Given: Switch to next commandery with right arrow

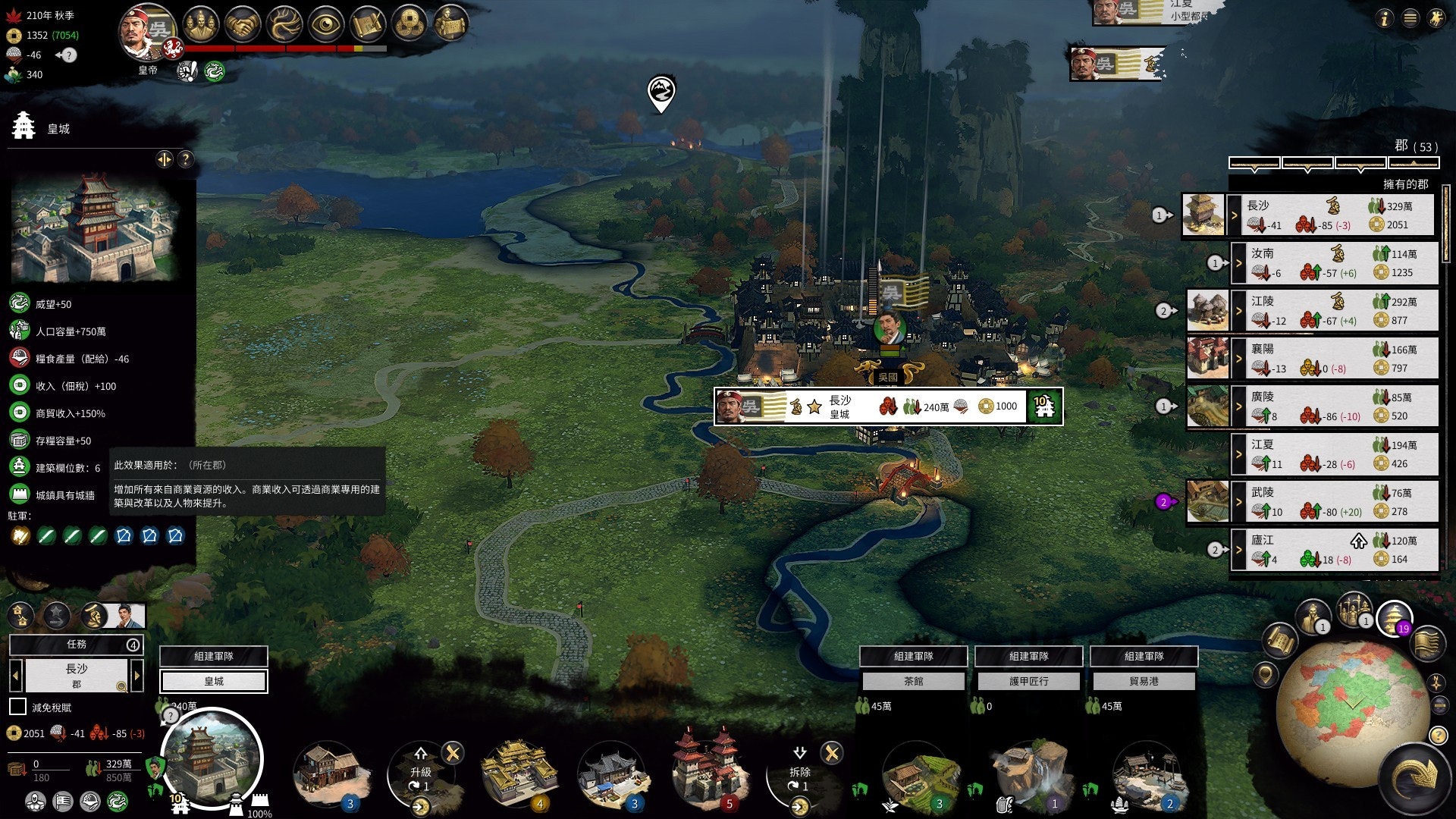Looking at the screenshot, I should tap(137, 674).
